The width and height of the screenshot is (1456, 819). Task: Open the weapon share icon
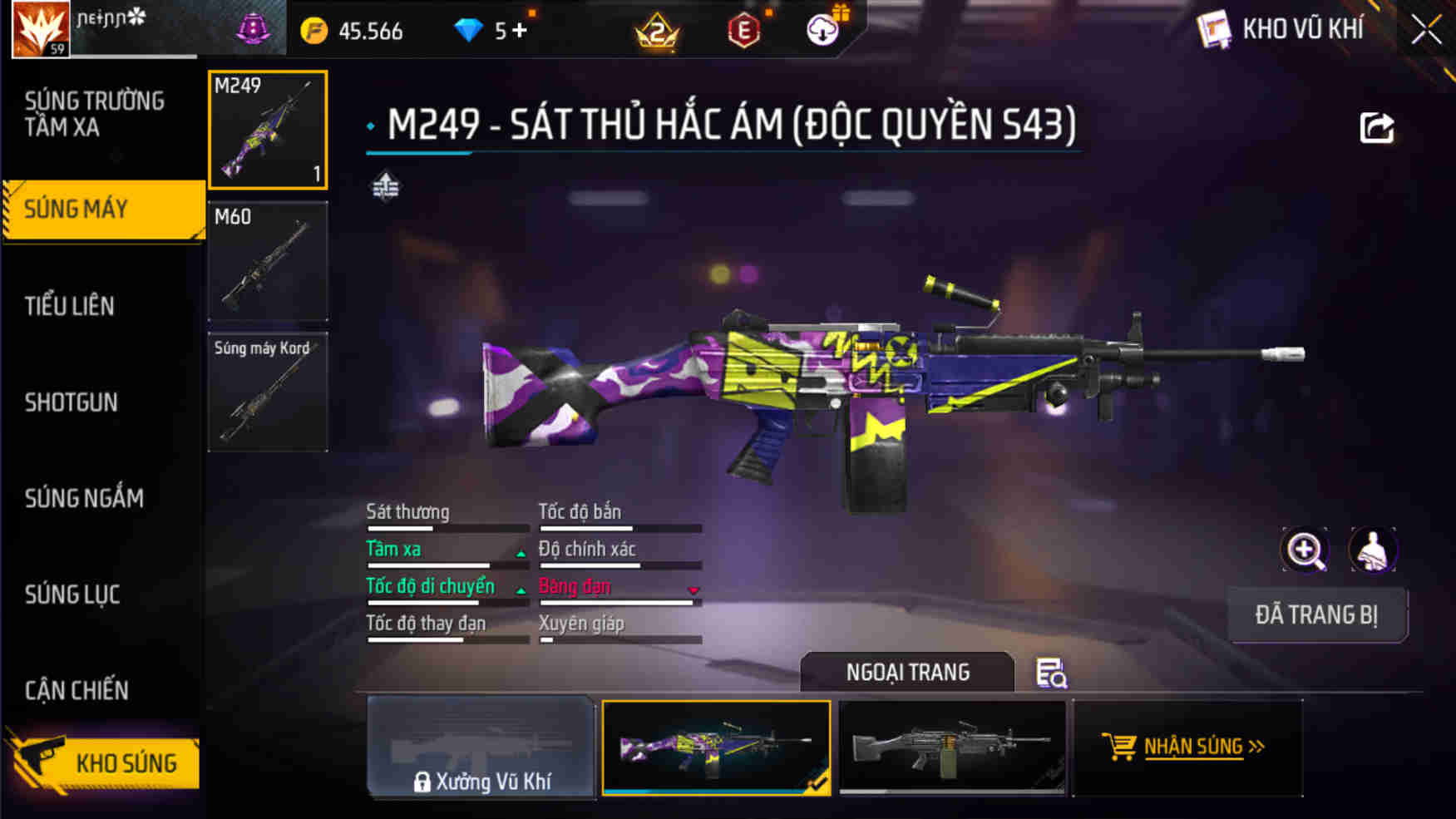(x=1377, y=126)
